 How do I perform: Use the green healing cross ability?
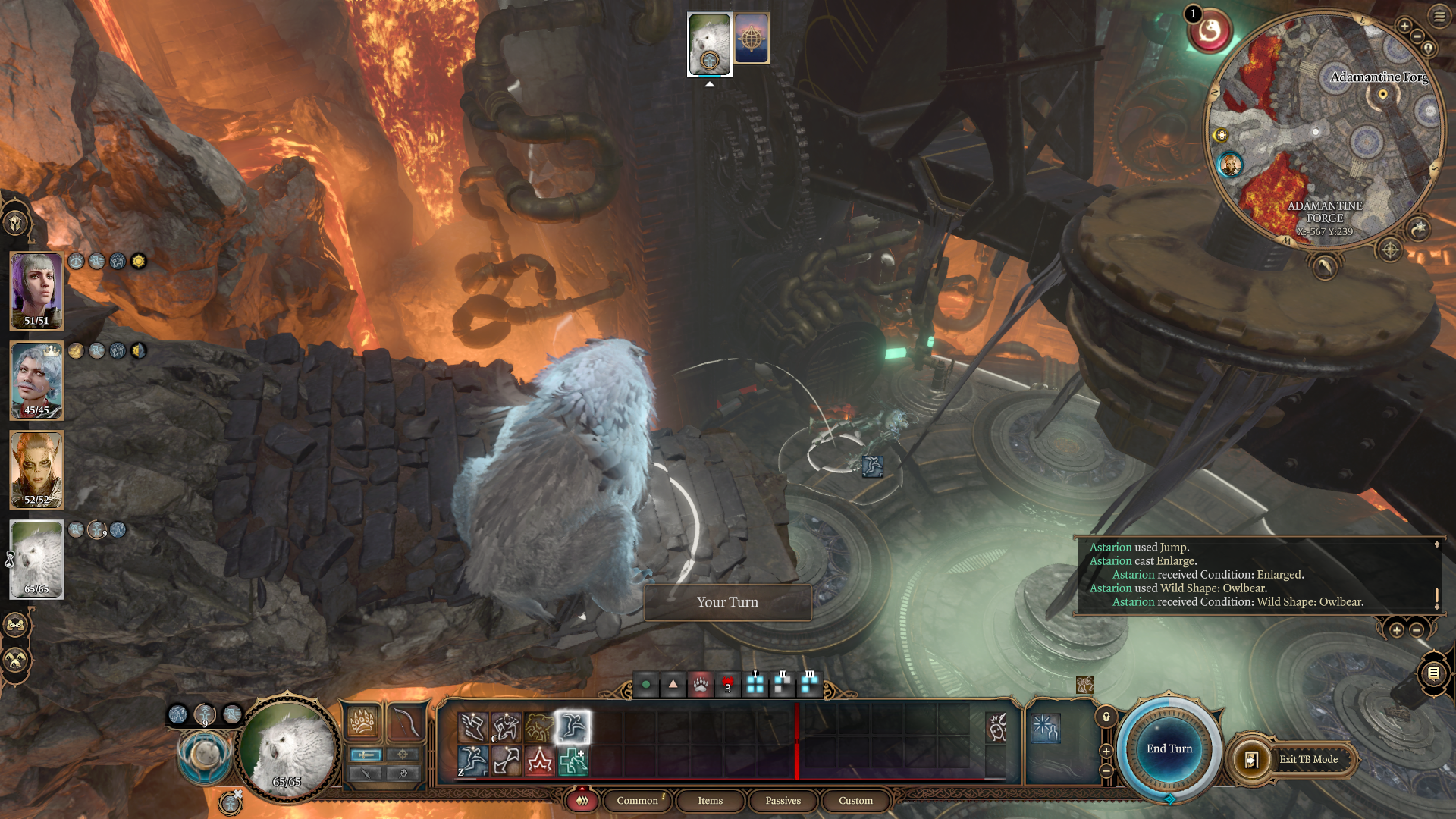573,761
